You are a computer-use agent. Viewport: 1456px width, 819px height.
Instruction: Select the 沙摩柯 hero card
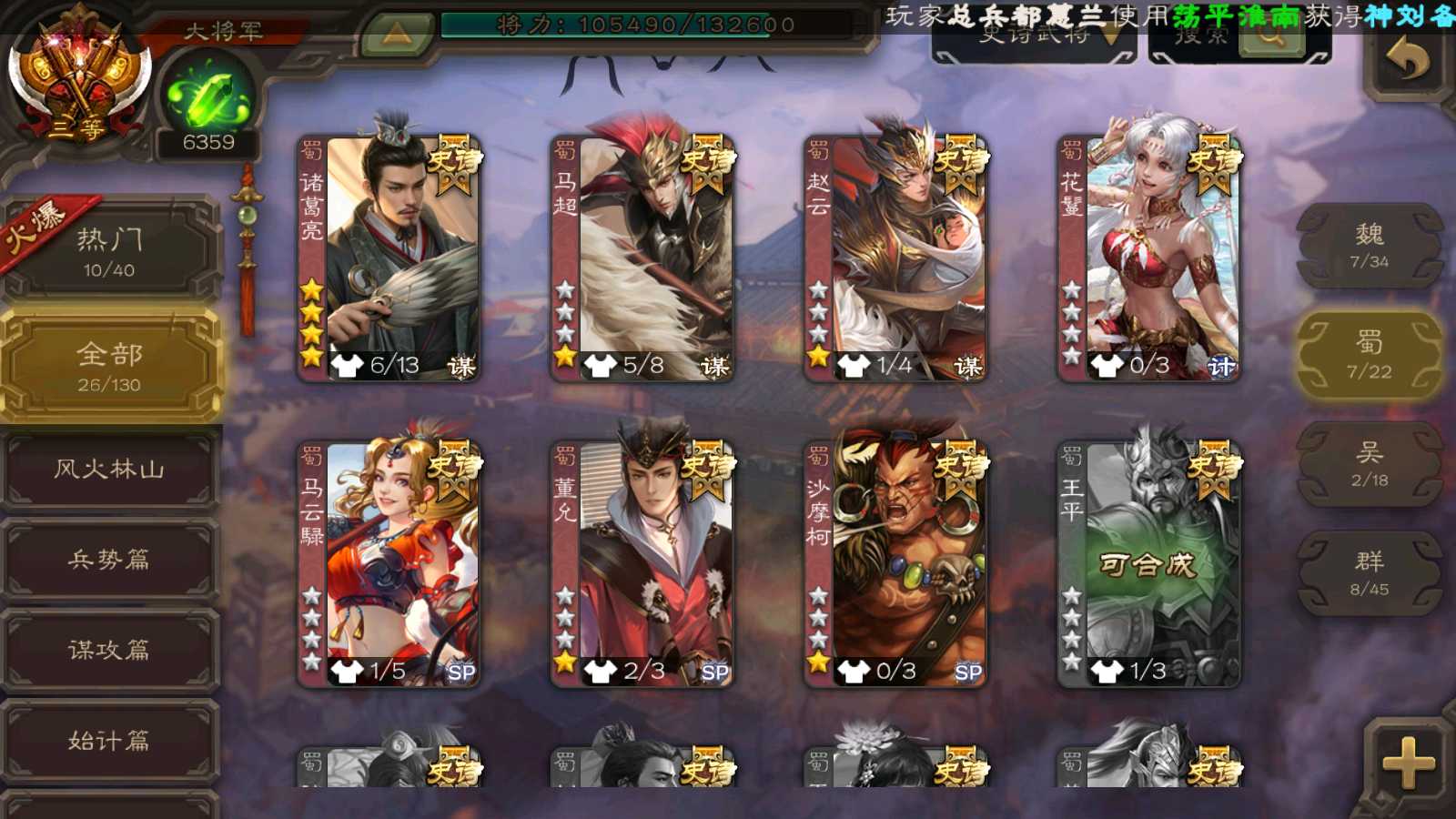[x=896, y=563]
